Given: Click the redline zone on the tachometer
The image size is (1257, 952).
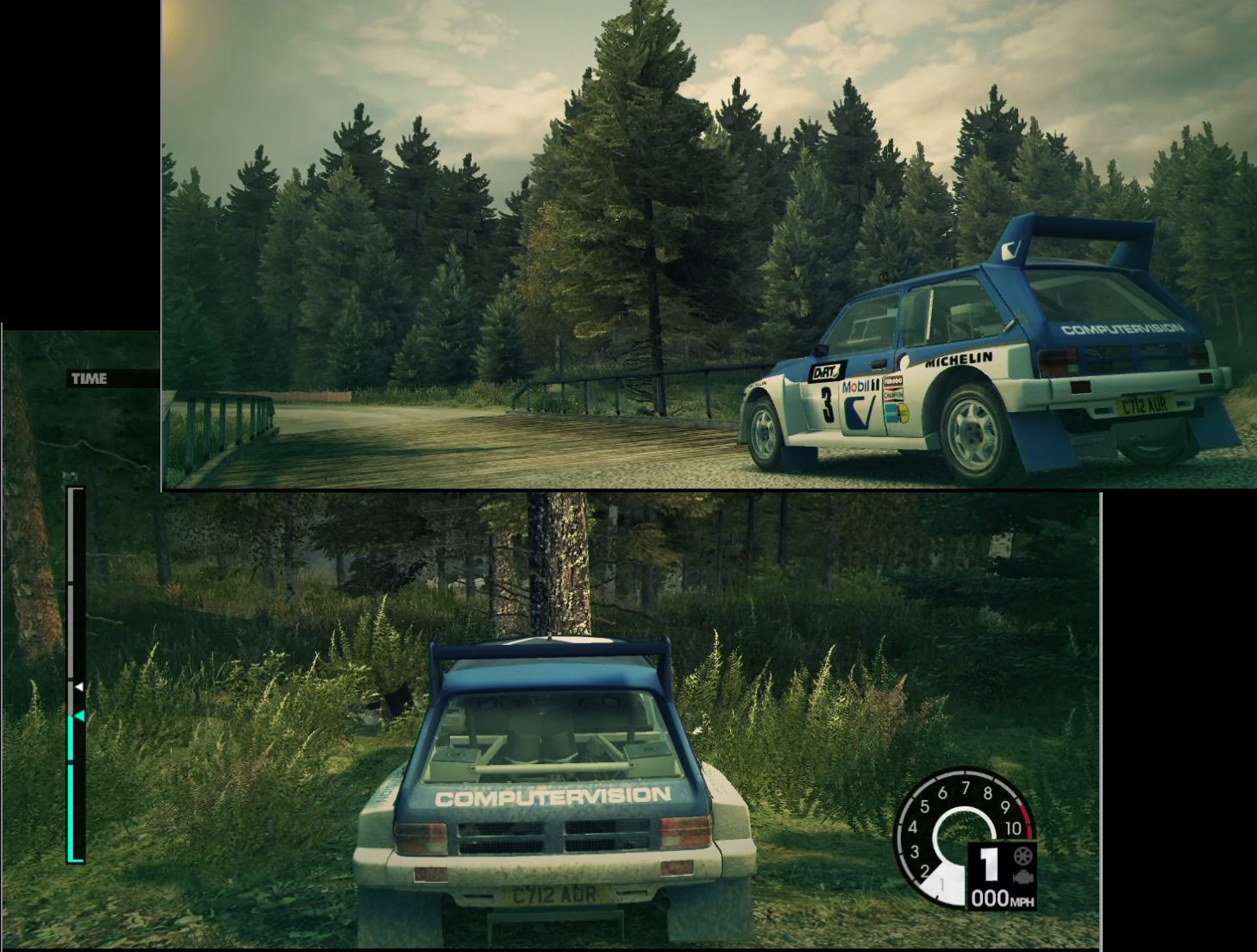Looking at the screenshot, I should pos(1026,819).
